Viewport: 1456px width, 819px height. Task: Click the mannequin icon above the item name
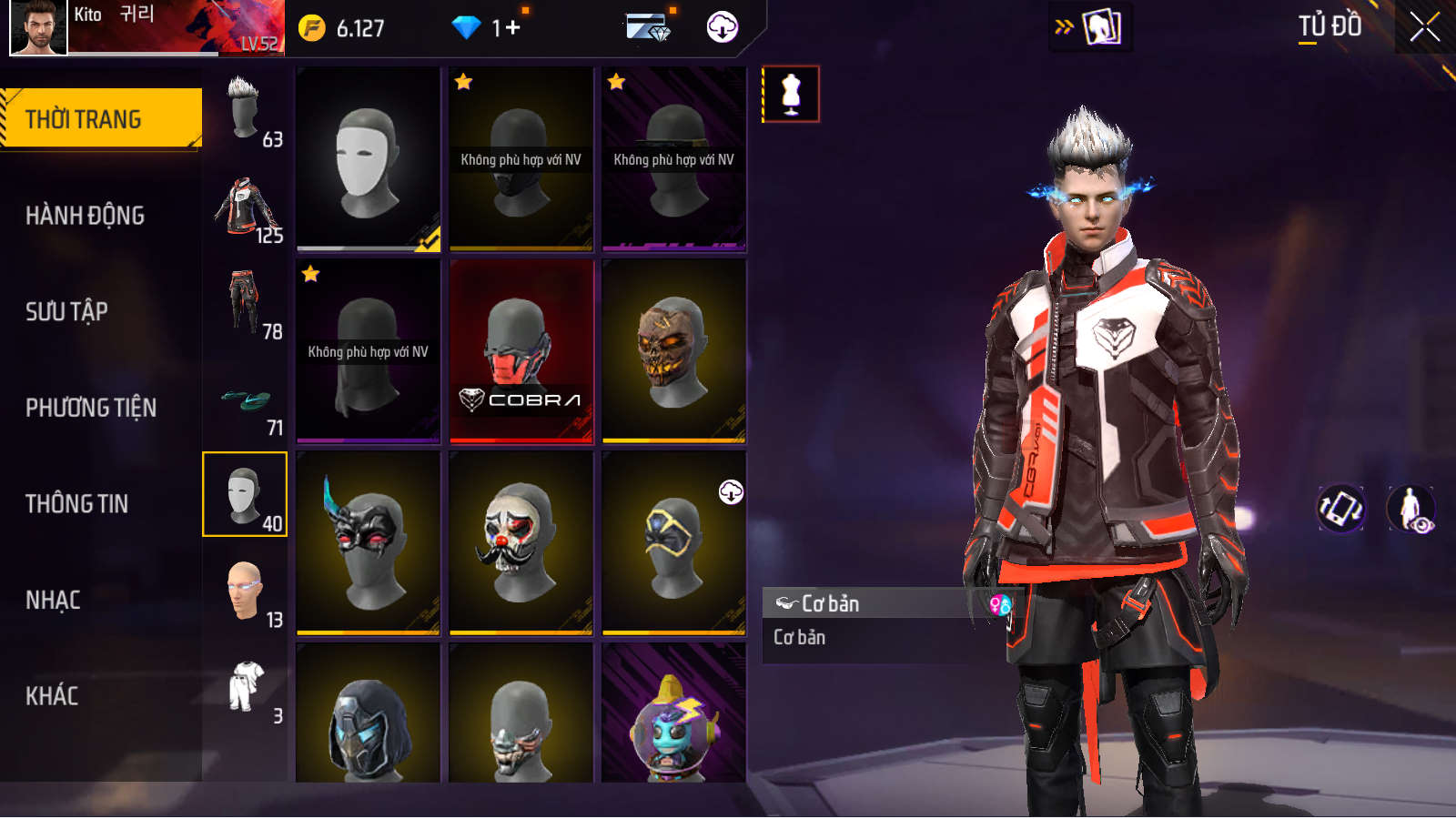click(791, 94)
